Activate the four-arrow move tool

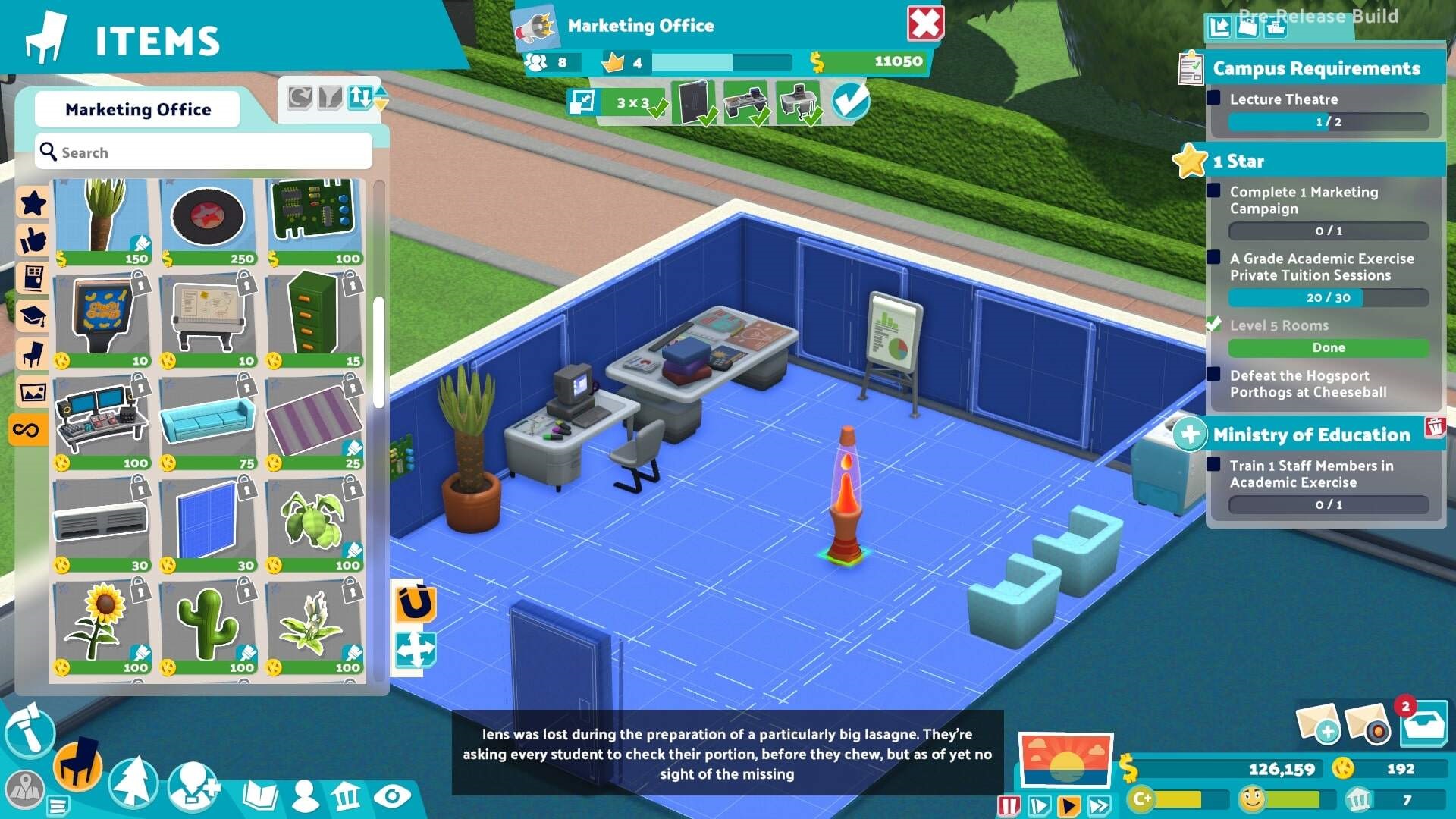pos(415,650)
